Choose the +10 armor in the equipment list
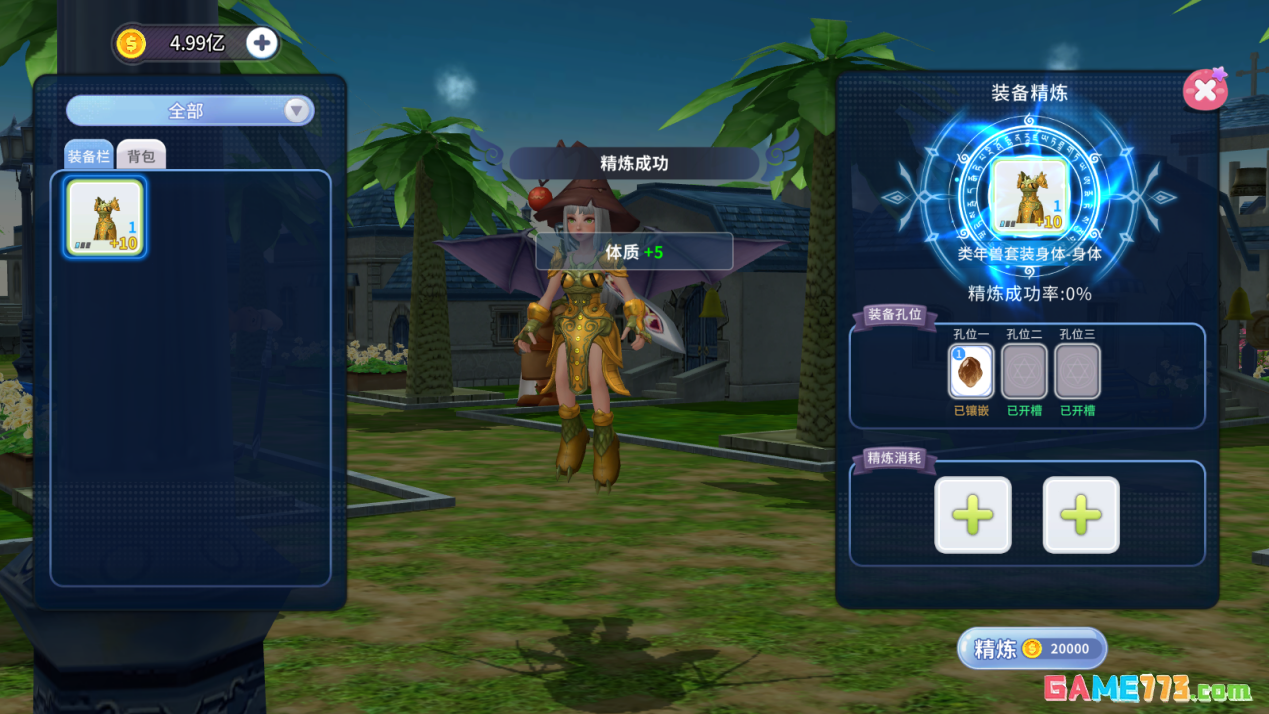The image size is (1269, 714). click(105, 217)
